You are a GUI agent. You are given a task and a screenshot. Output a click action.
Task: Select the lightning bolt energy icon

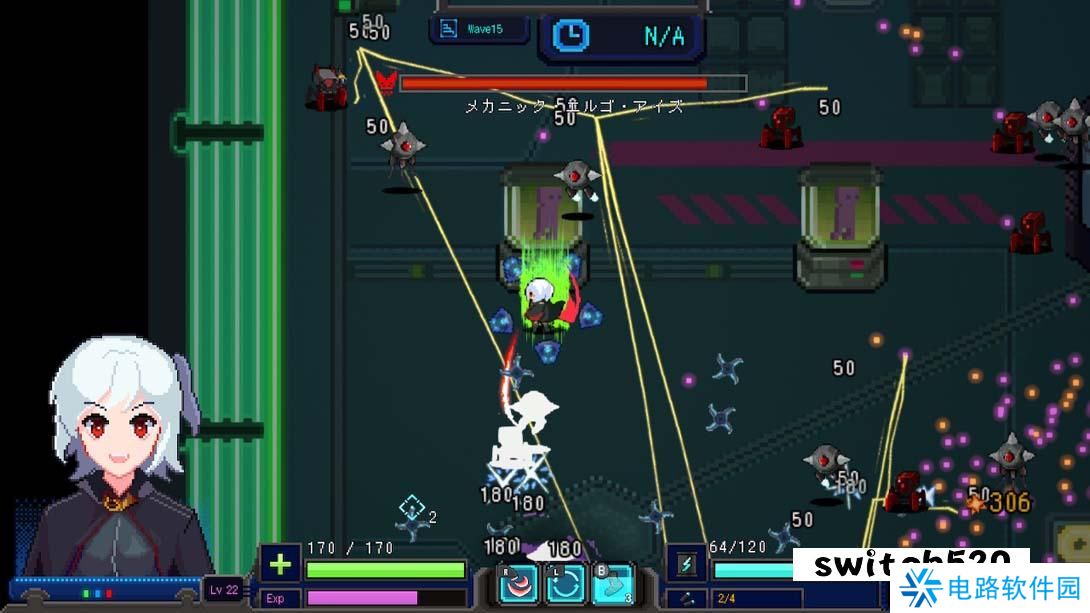pyautogui.click(x=687, y=565)
